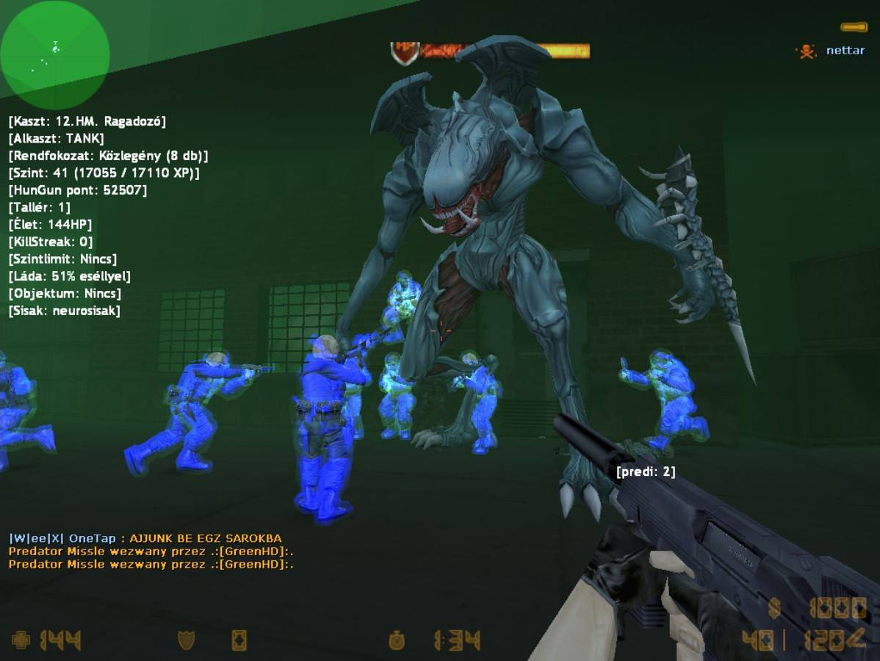Click the boss HP shield badge

coord(405,52)
